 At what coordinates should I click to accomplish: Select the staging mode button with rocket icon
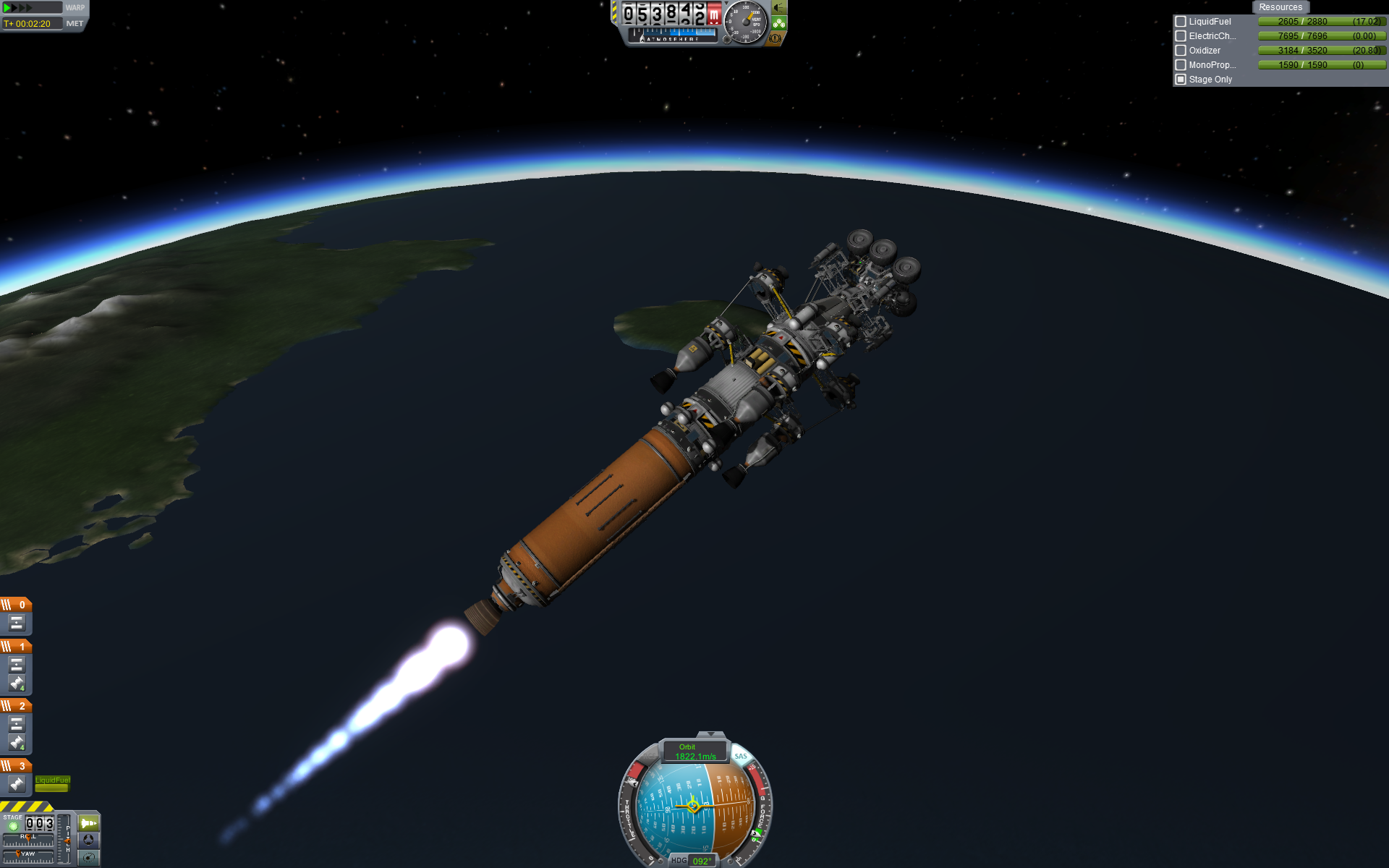click(x=88, y=823)
